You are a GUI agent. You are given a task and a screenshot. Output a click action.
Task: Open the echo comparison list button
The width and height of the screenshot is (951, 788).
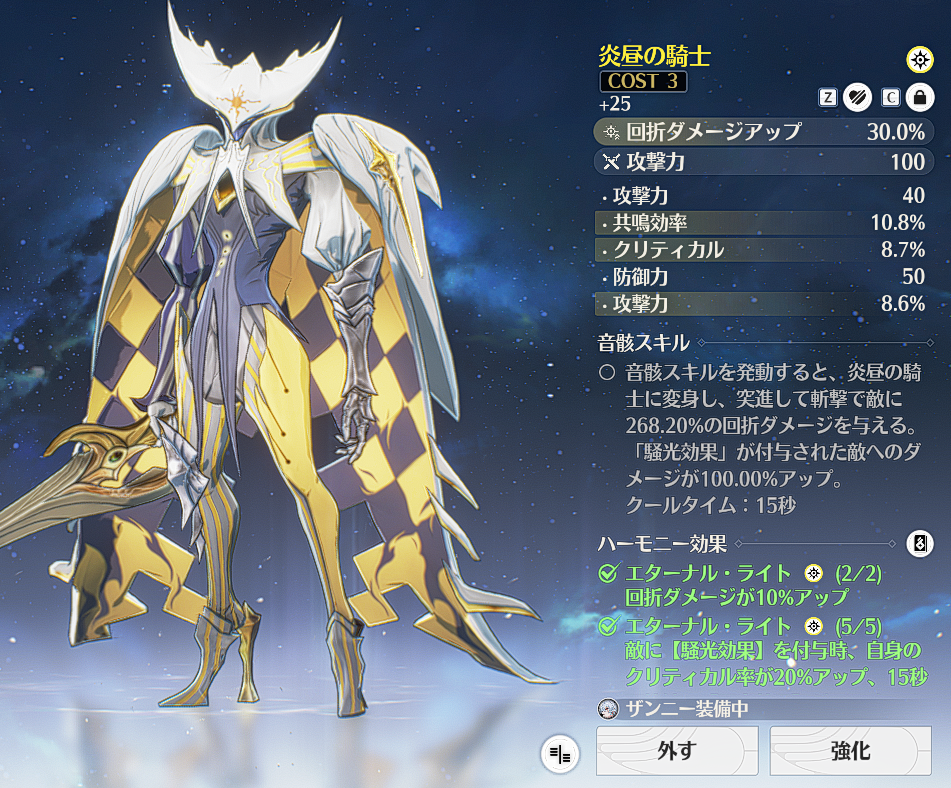tap(560, 754)
